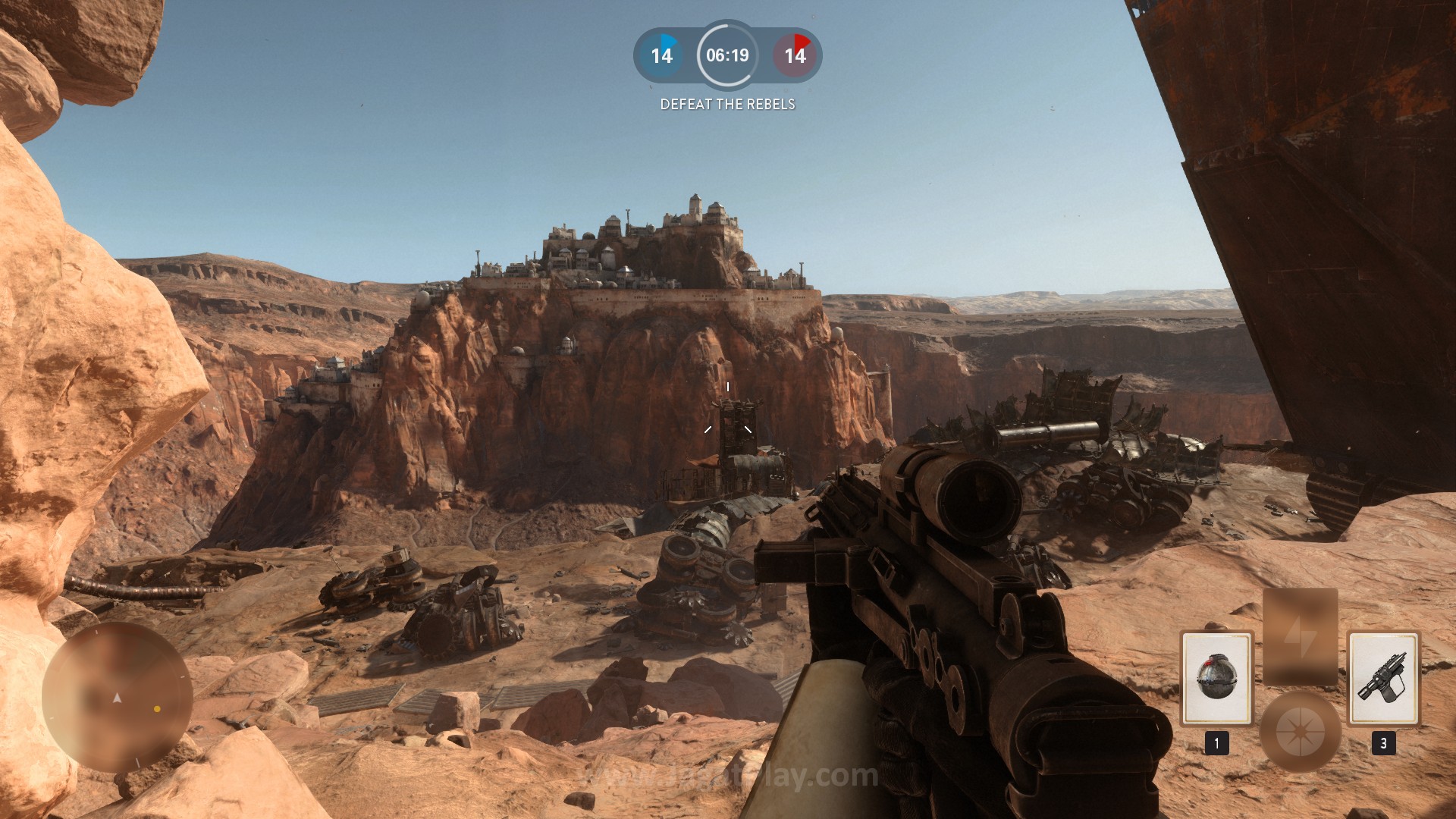Click the lightning bolt charge card
This screenshot has height=819, width=1456.
pos(1300,637)
